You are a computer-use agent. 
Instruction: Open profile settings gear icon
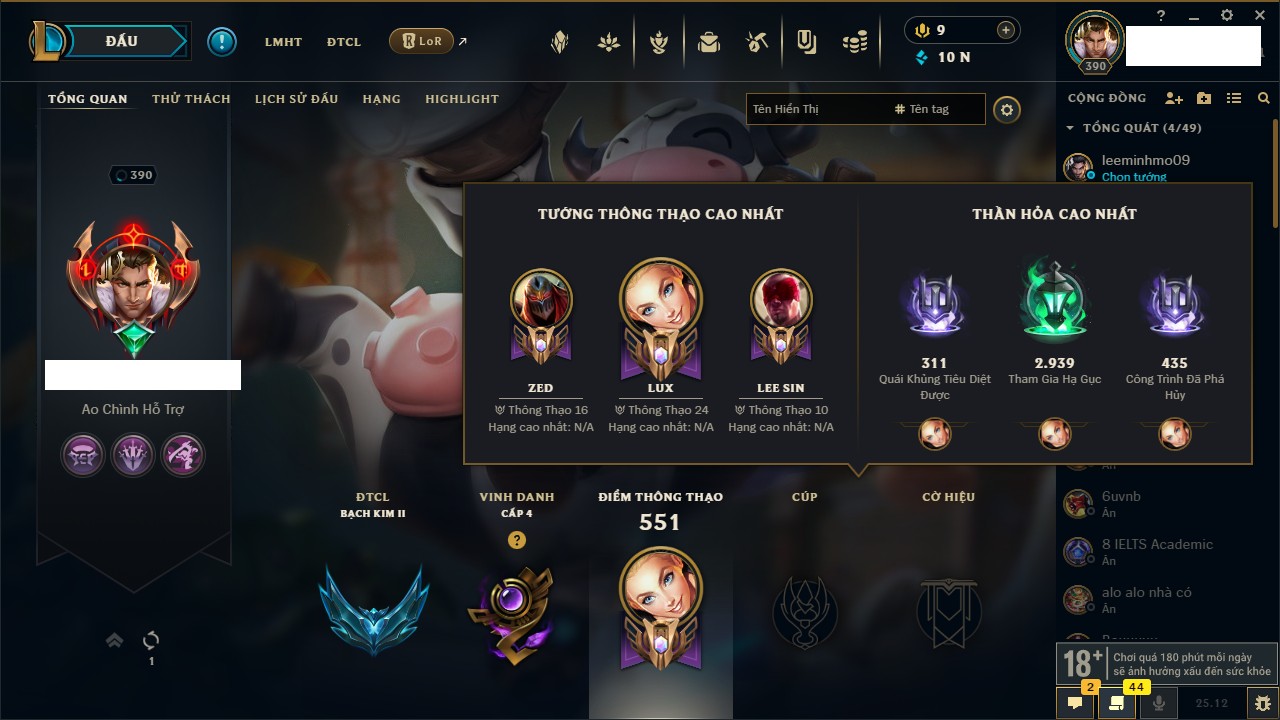(x=1007, y=110)
